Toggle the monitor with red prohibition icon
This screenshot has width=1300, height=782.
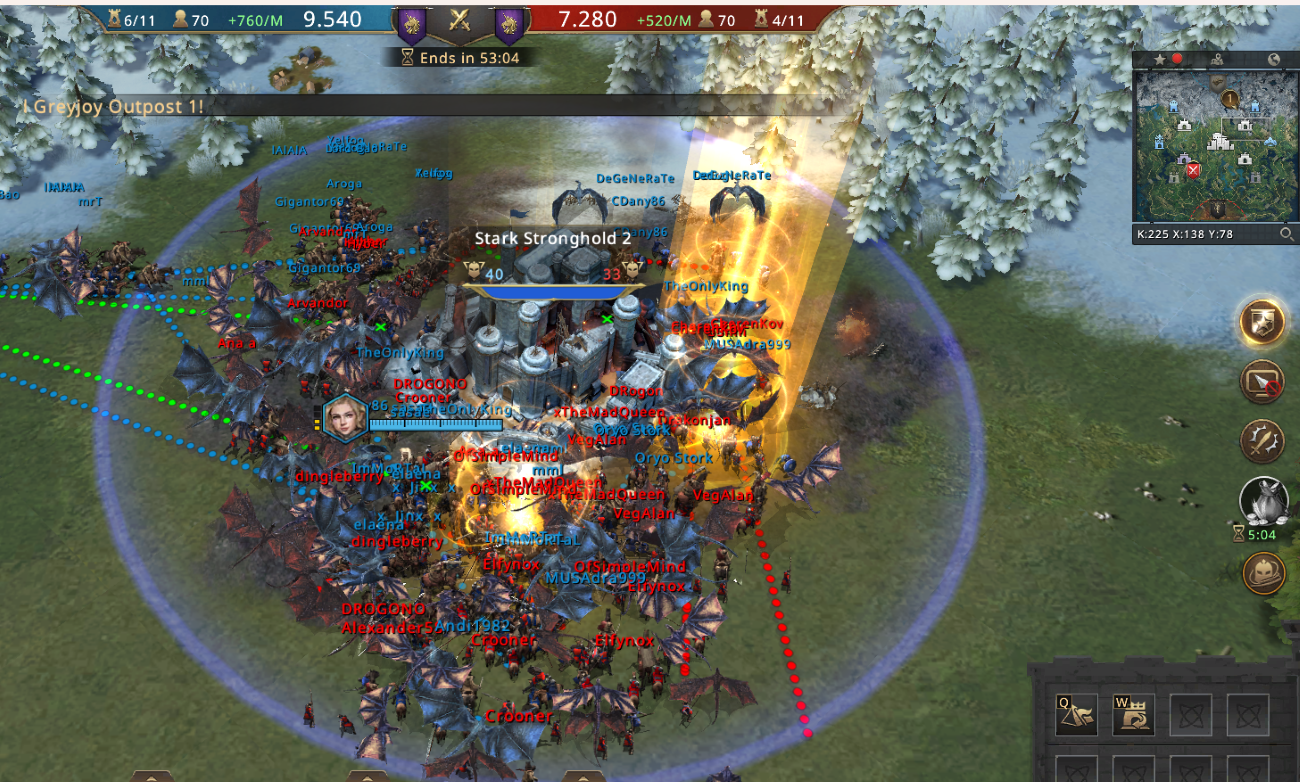[x=1263, y=381]
